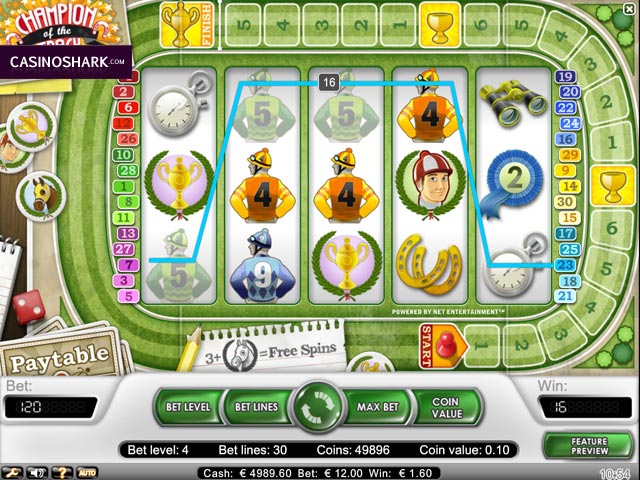Pick the purple bet line 13 marker
640x480 pixels.
125,233
